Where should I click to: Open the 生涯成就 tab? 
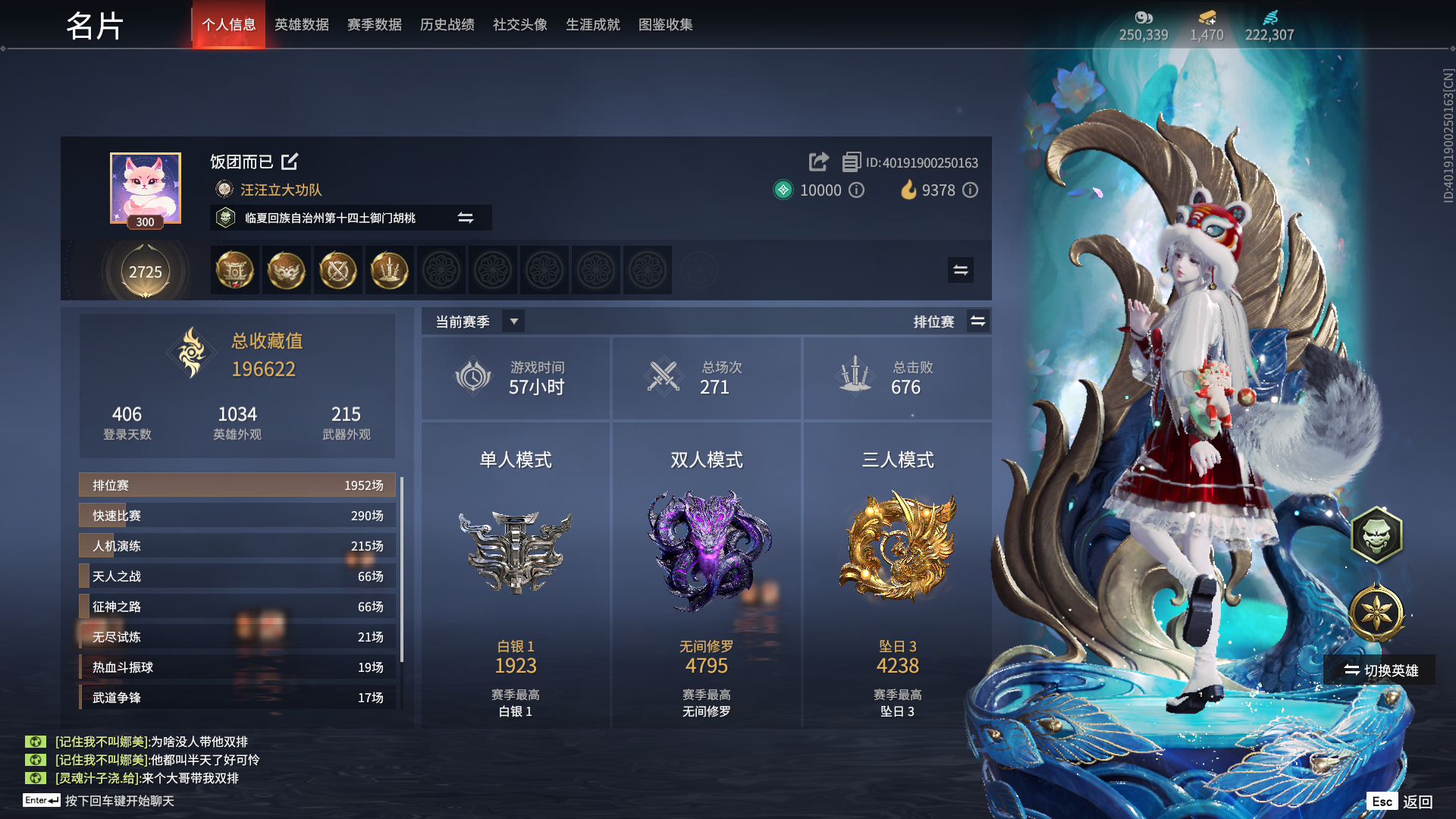click(592, 24)
